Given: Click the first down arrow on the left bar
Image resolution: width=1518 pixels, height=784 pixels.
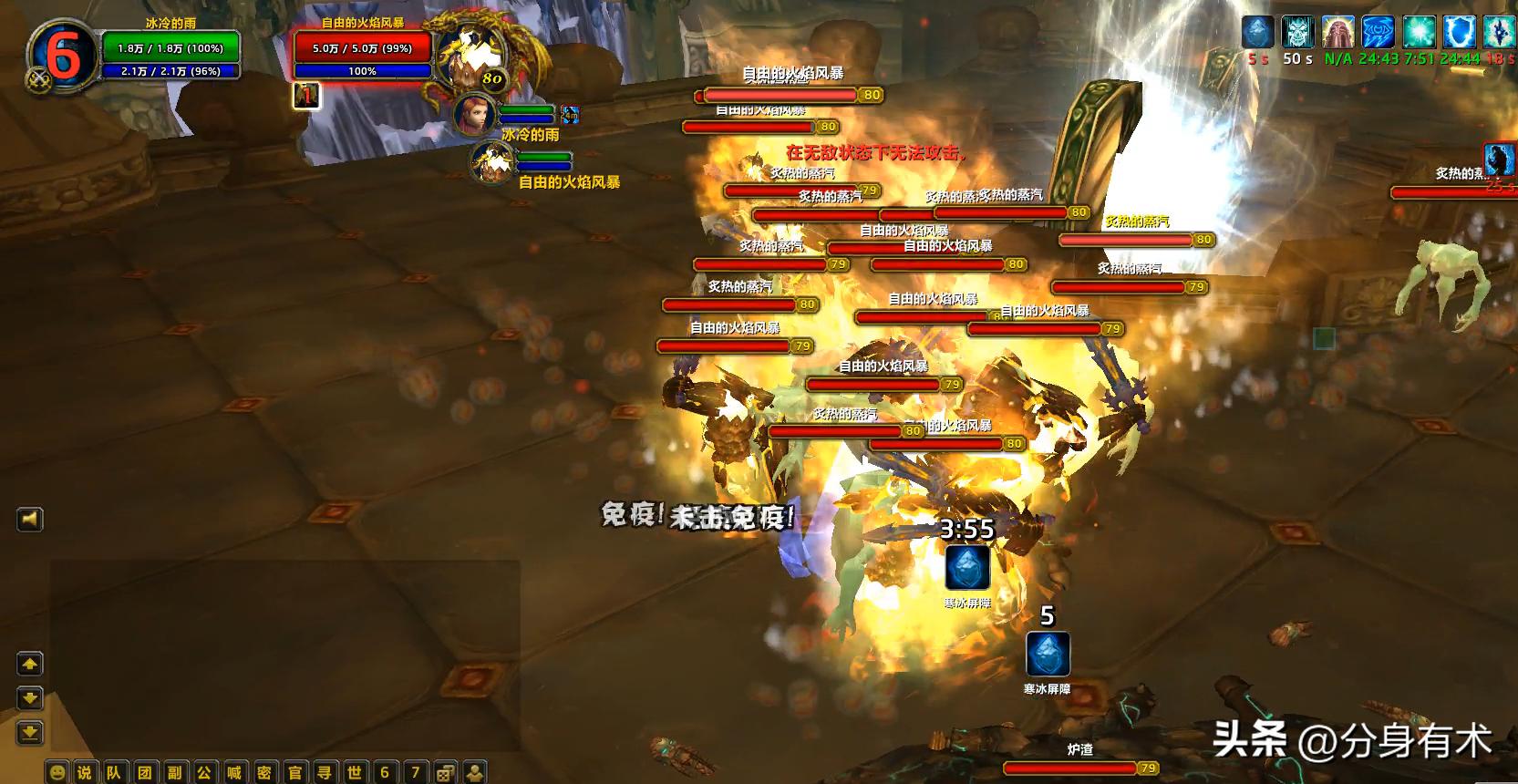Looking at the screenshot, I should coord(30,698).
